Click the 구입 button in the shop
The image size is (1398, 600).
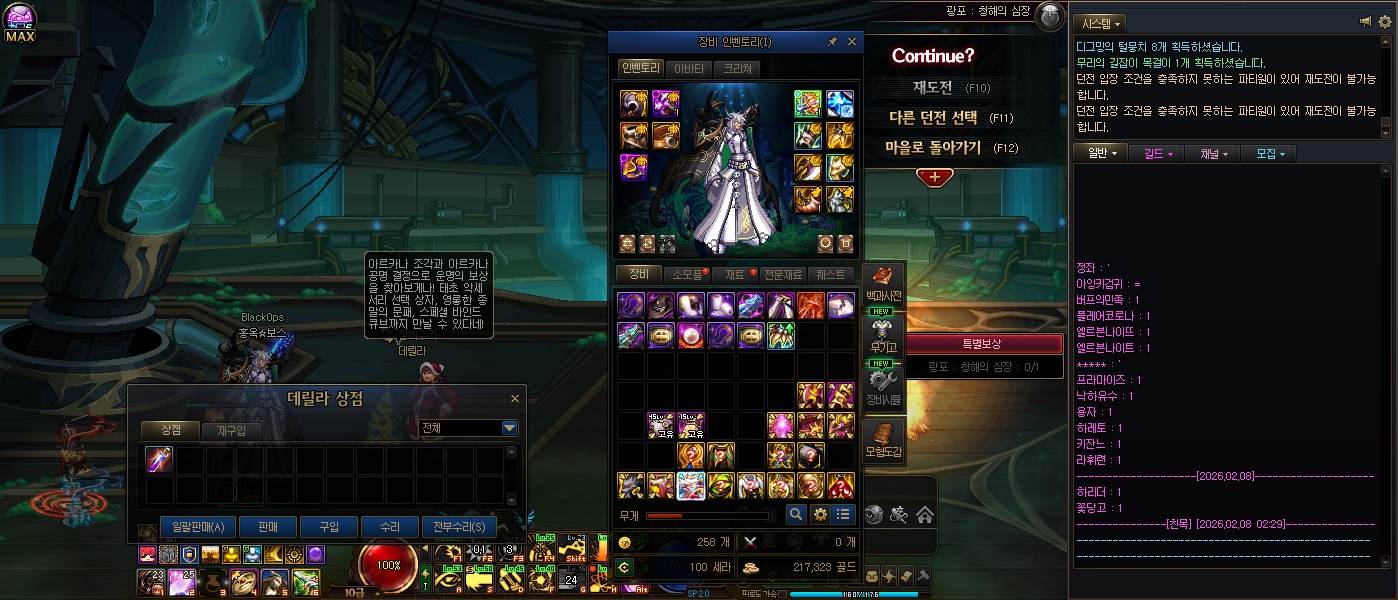click(329, 527)
